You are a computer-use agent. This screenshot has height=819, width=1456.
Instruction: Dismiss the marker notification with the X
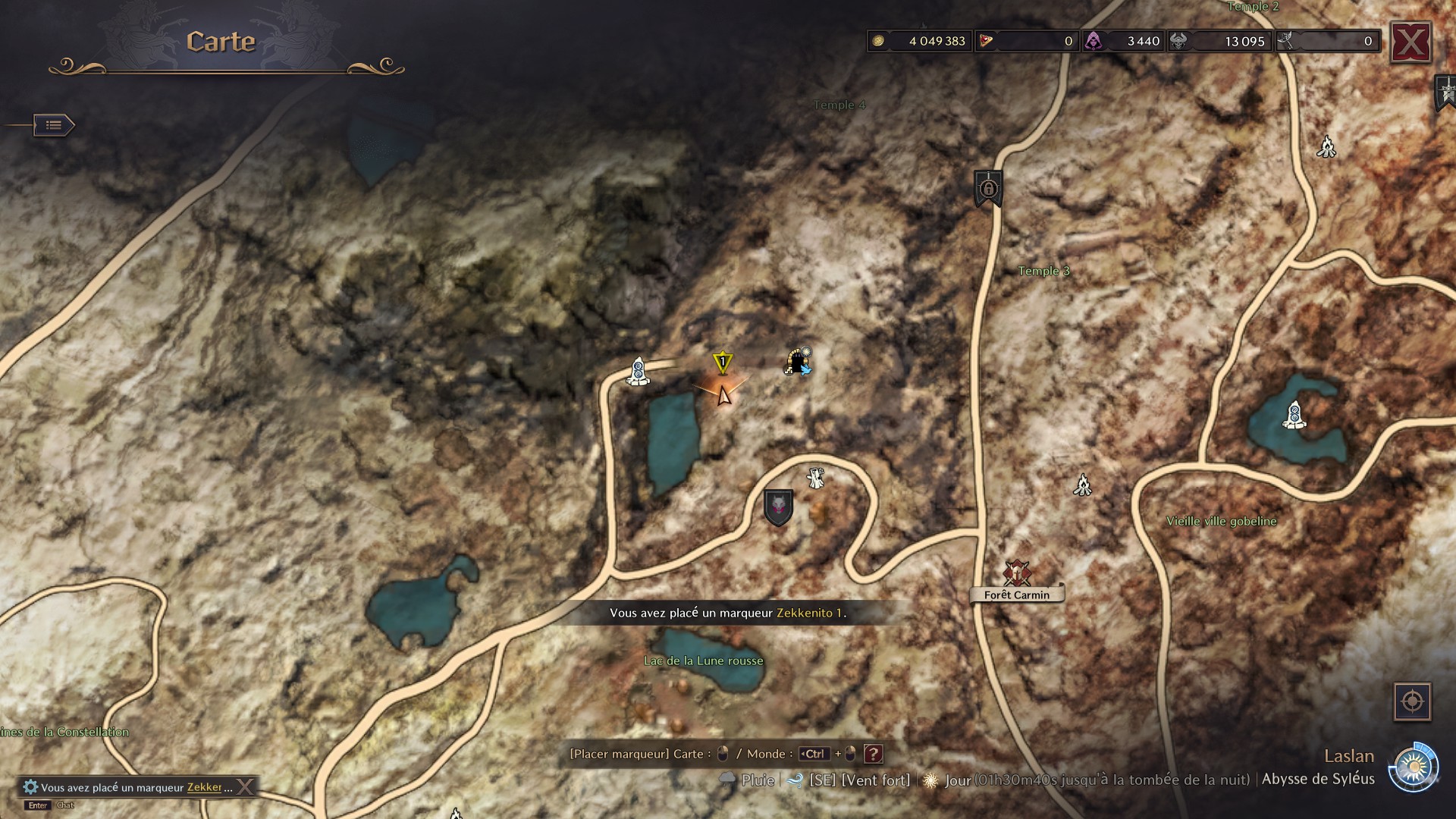tap(244, 786)
